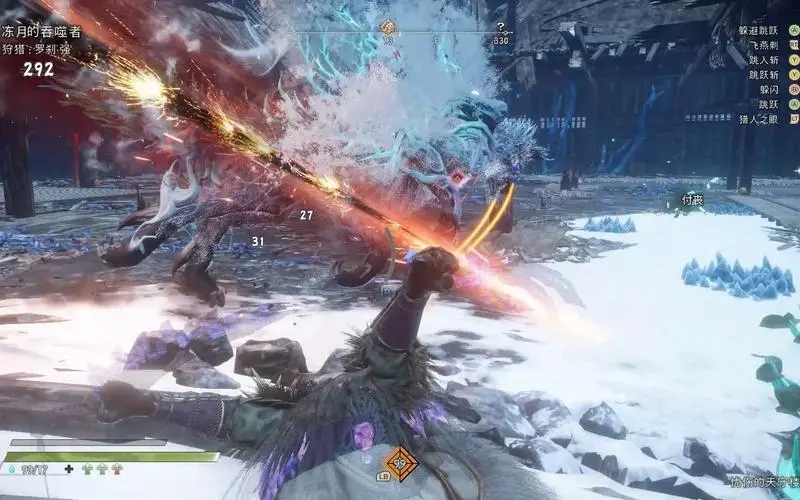Select the question mark compass marker
800x500 pixels.
501,27
